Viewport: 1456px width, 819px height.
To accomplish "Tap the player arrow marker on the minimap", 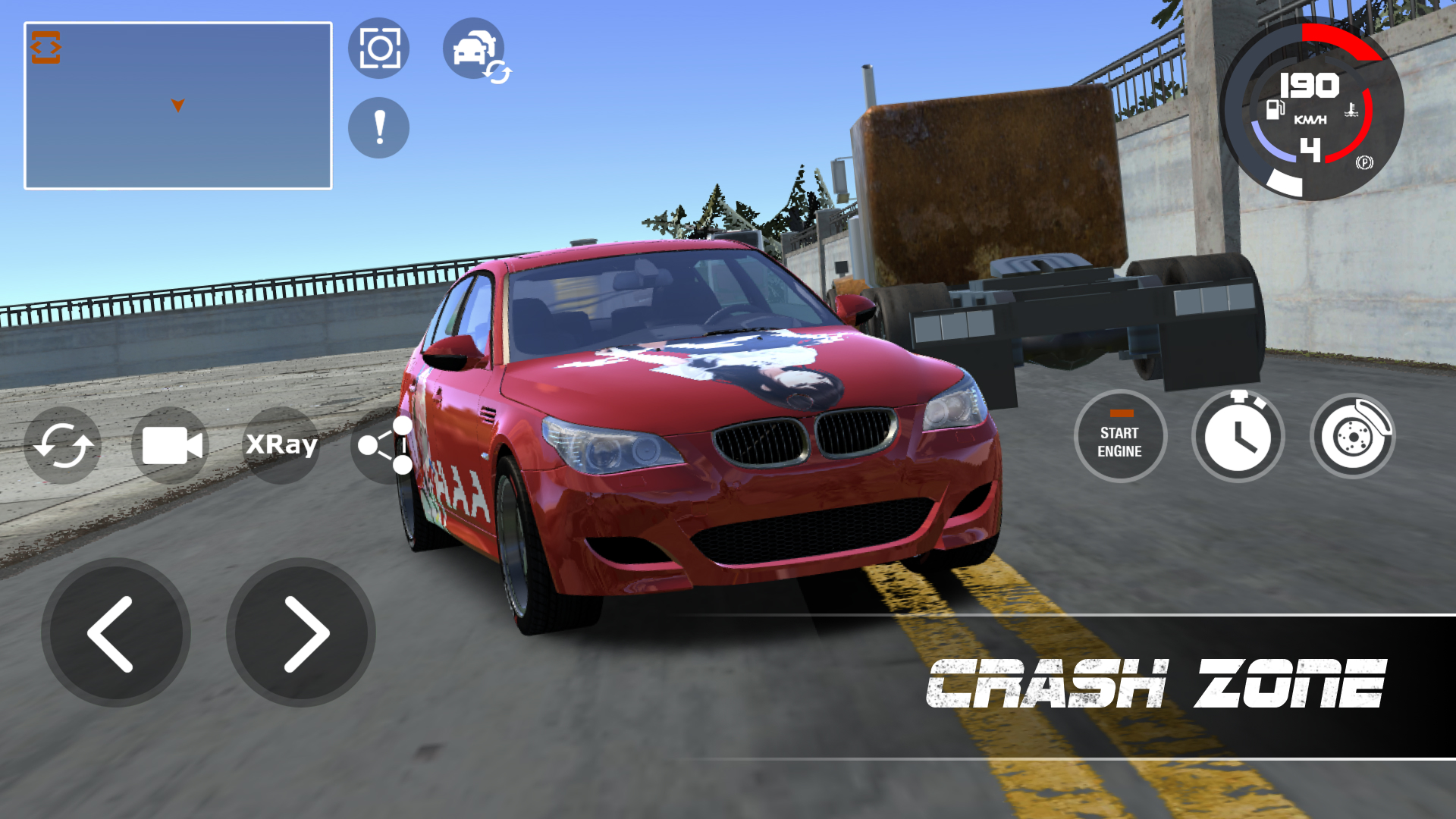I will tap(177, 105).
